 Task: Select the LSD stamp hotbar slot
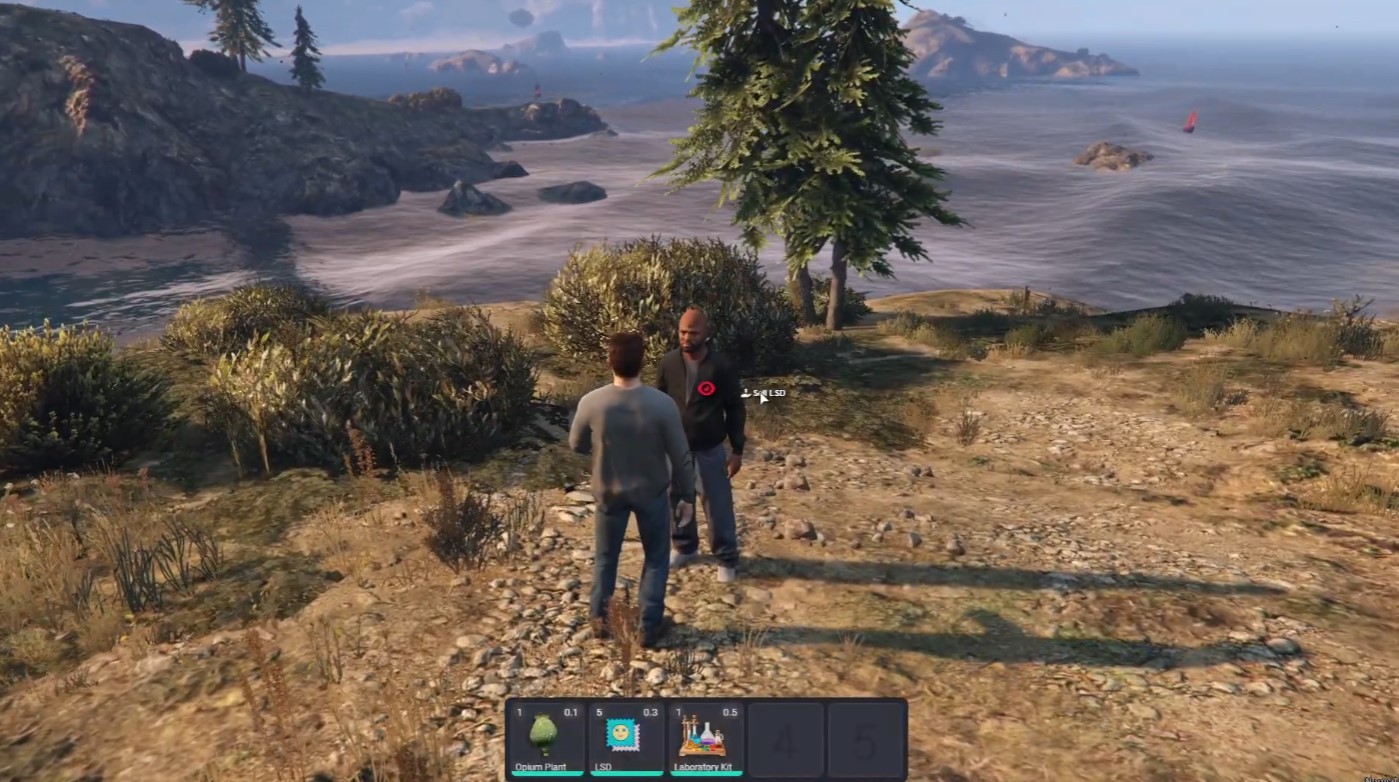[626, 739]
